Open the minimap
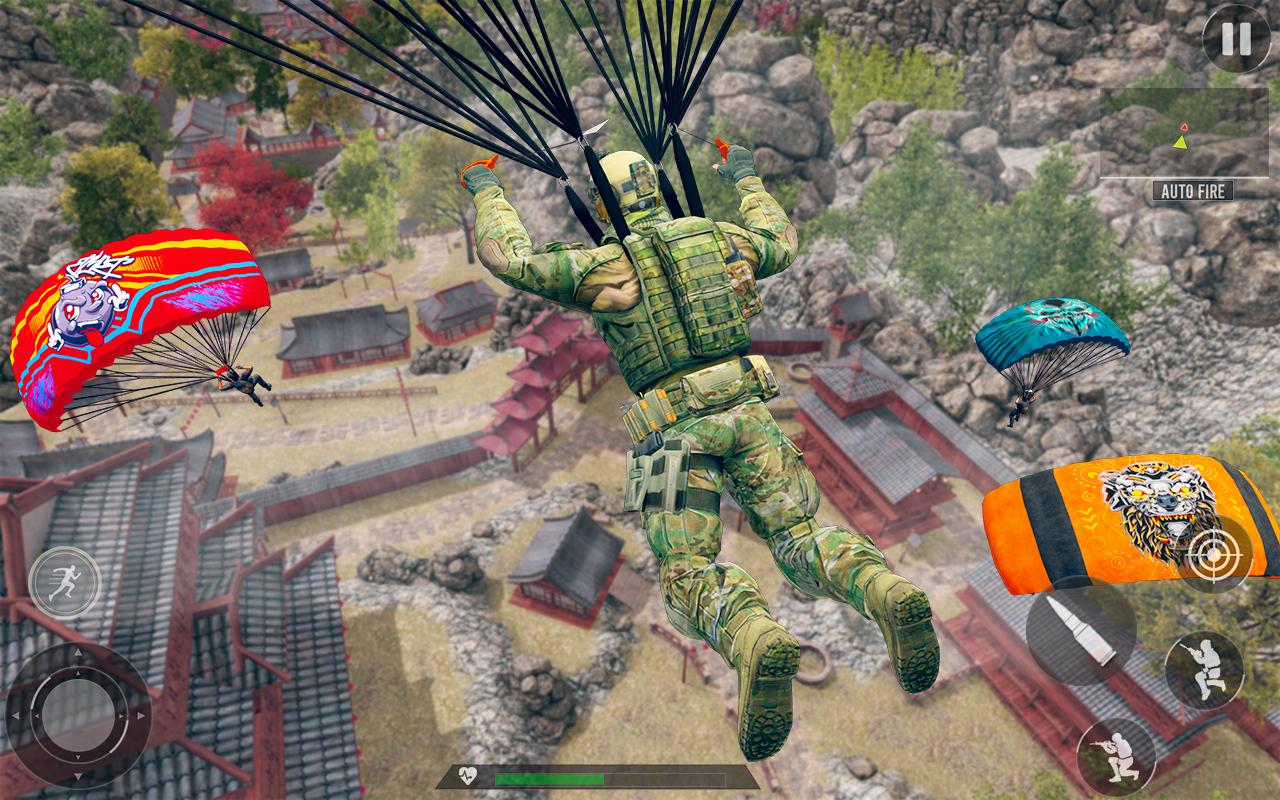 [x=1183, y=132]
